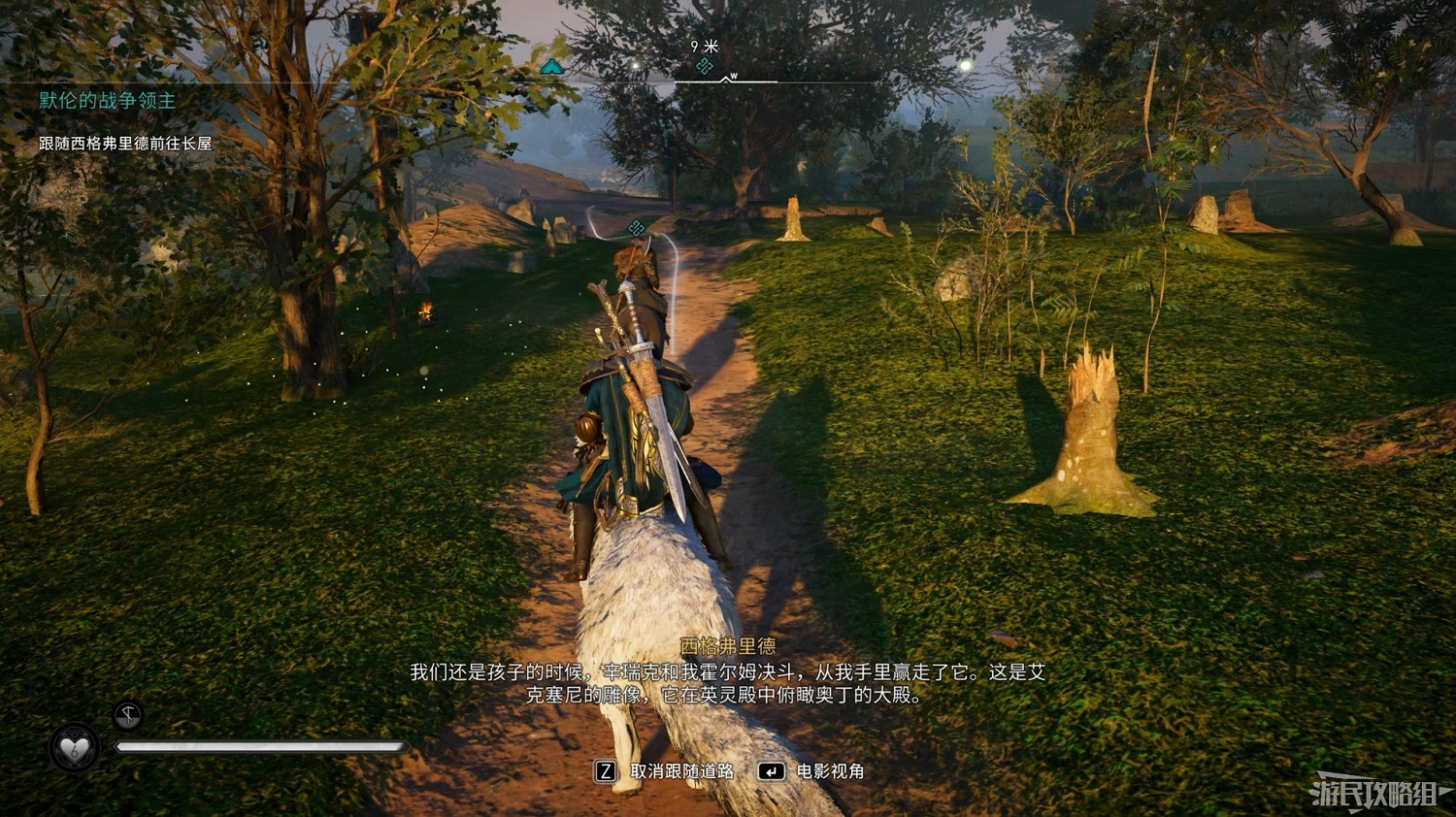This screenshot has width=1456, height=817.
Task: Click the chevron pointer beneath the compass bar
Action: pos(724,81)
